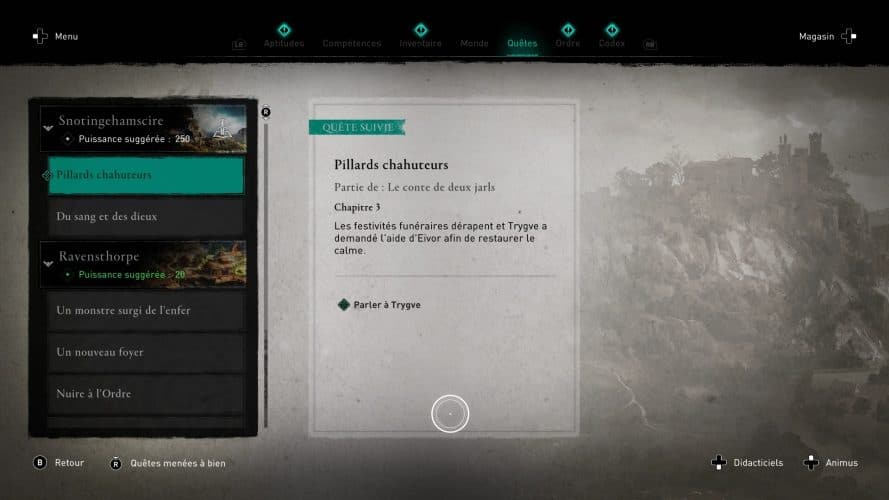The width and height of the screenshot is (889, 500).
Task: Select the Pillards chahuteurs quest
Action: point(145,175)
